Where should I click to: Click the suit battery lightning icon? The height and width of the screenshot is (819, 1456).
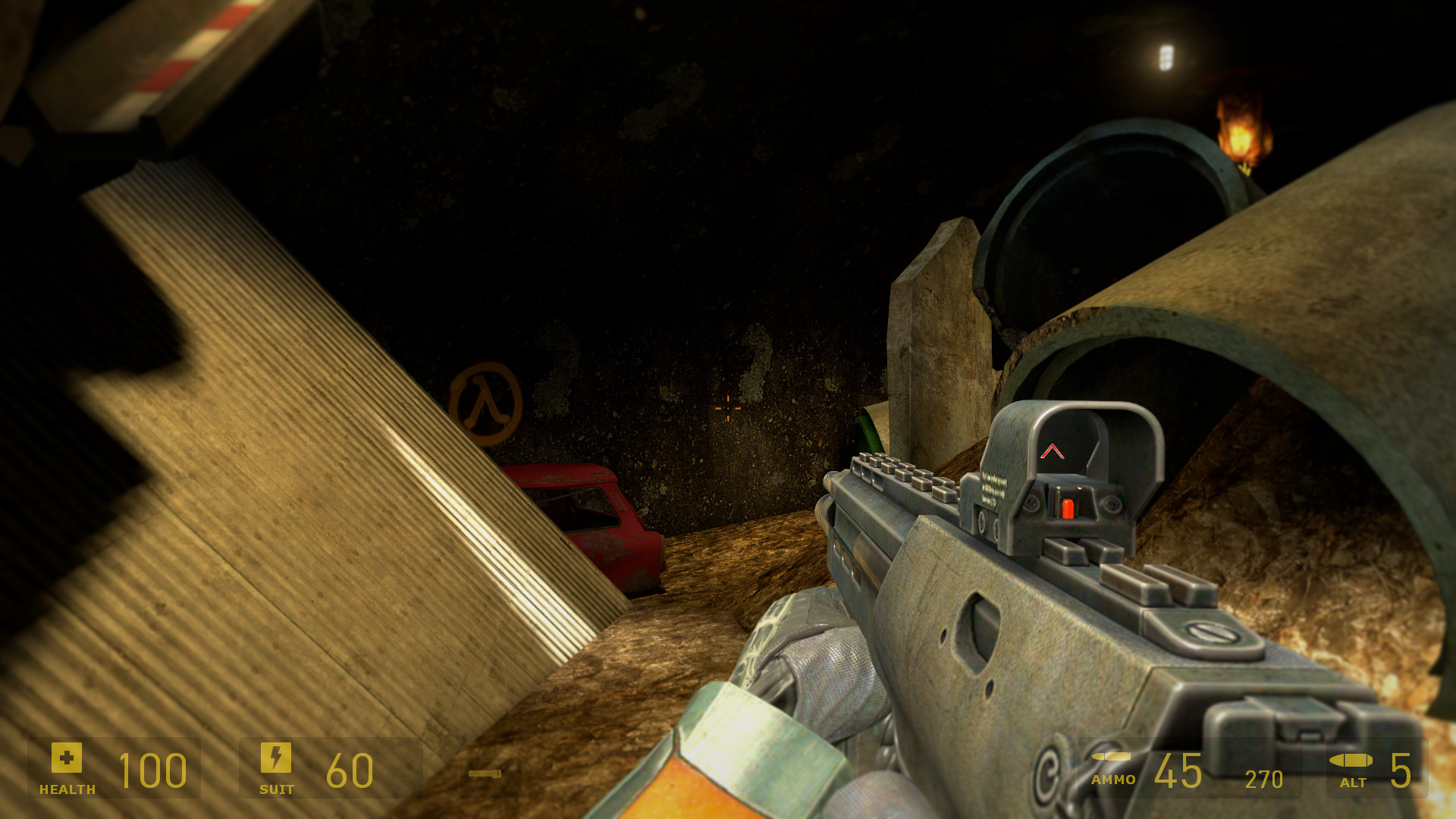click(x=276, y=756)
